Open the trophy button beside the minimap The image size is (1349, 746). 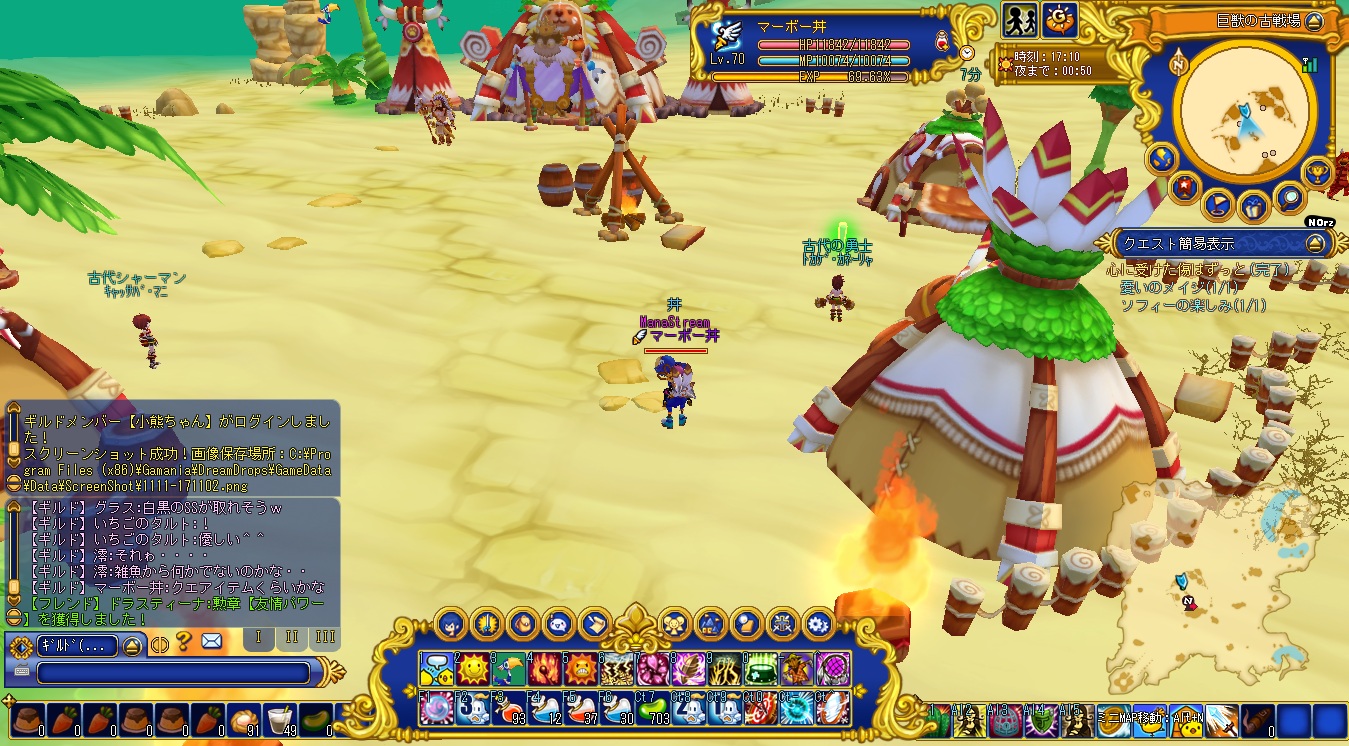click(x=1318, y=172)
